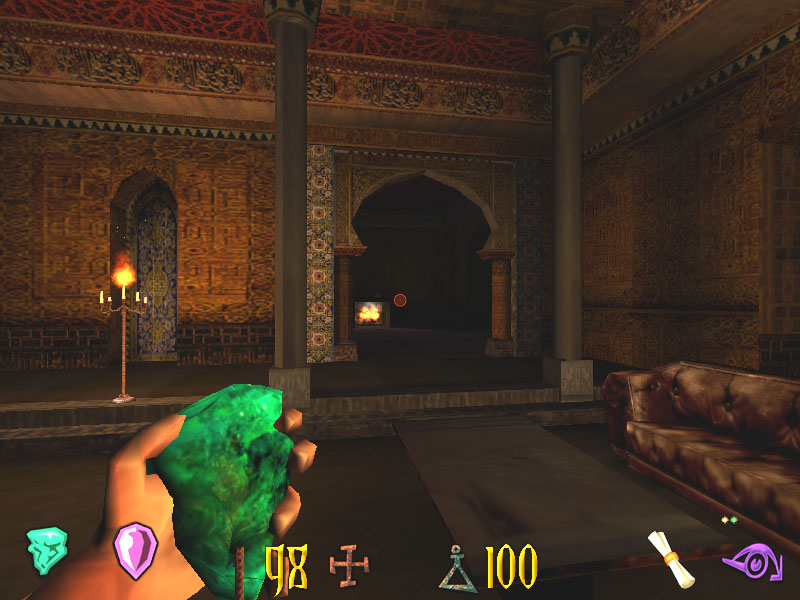Viewport: 800px width, 600px height.
Task: Select the green Gel'ziabar stone weapon icon
Action: pos(46,550)
